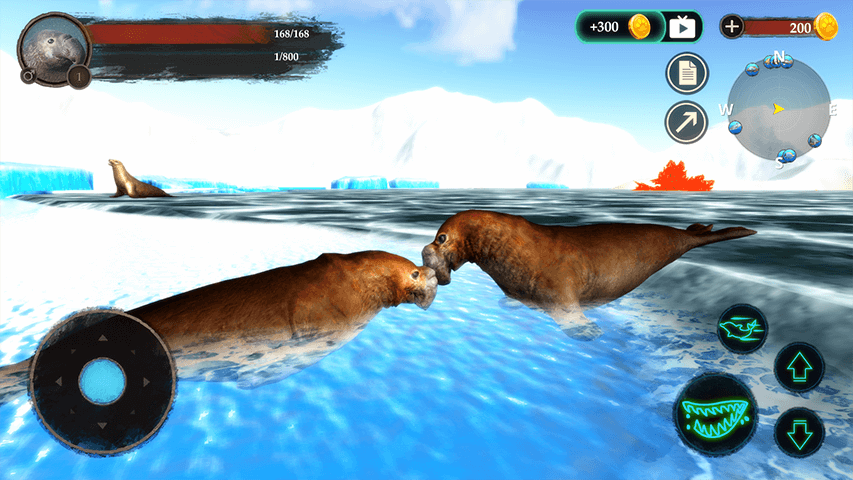Dive down with down arrow button
This screenshot has height=480, width=853.
pos(799,433)
